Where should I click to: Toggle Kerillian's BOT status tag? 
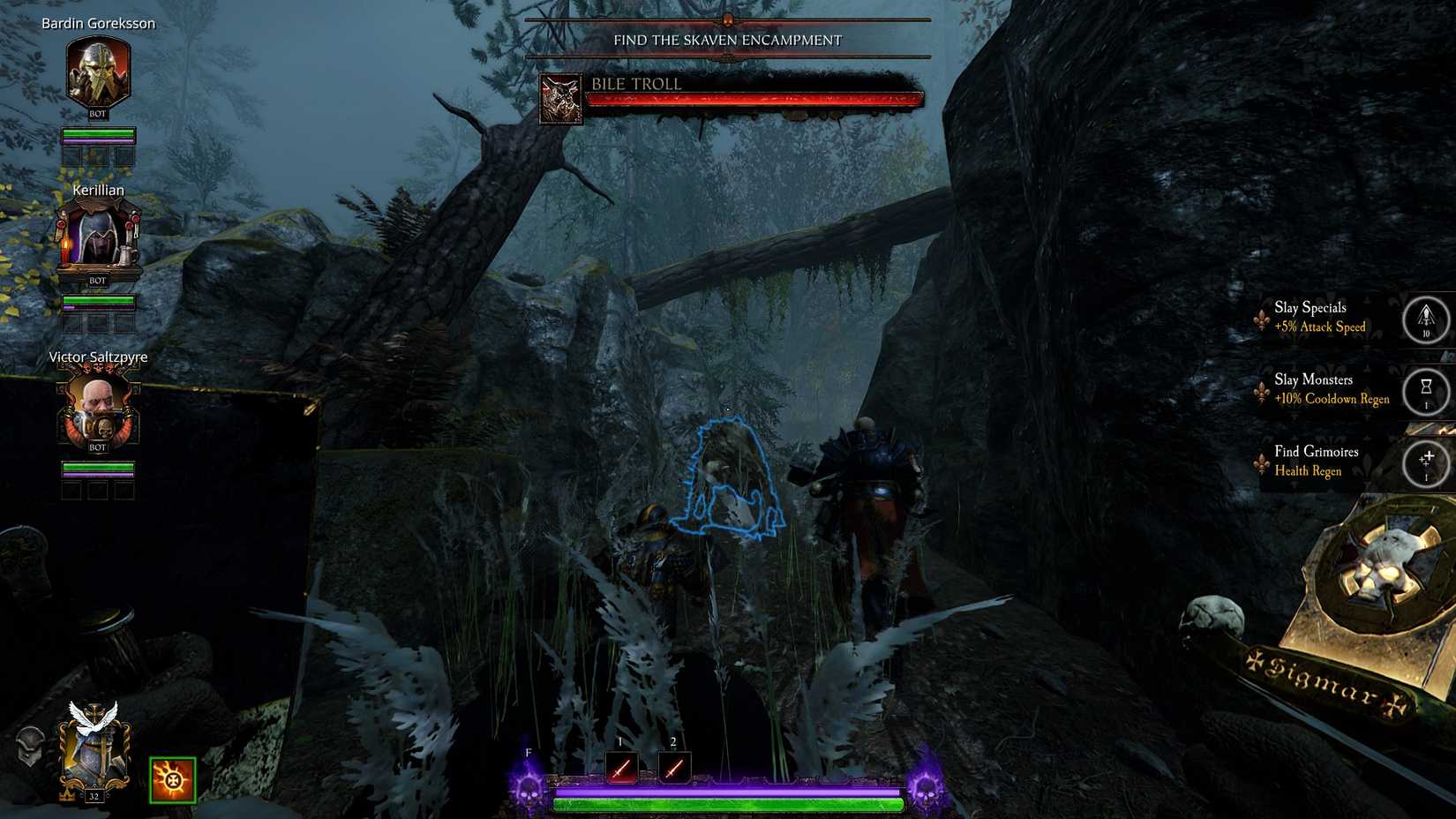pos(96,280)
